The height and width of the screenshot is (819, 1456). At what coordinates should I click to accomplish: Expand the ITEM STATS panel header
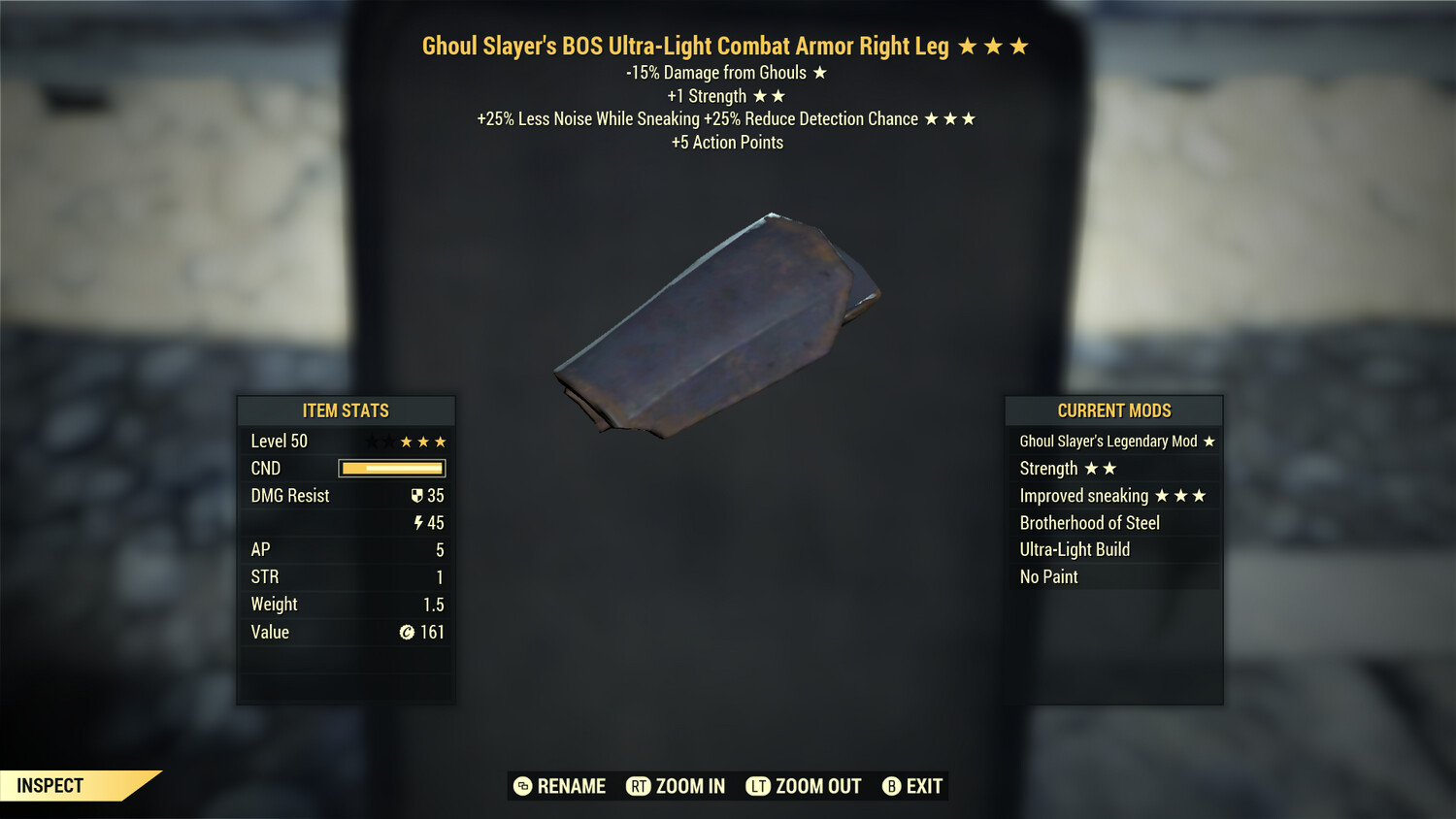(346, 410)
